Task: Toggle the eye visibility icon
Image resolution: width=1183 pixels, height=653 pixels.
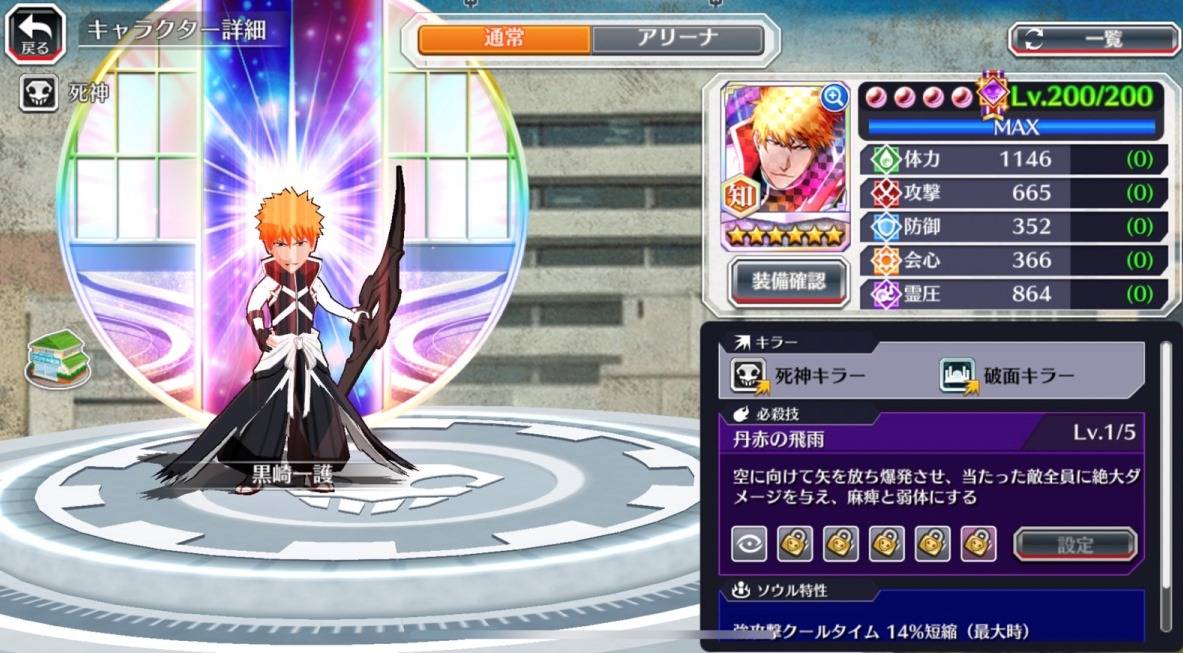Action: [x=748, y=544]
